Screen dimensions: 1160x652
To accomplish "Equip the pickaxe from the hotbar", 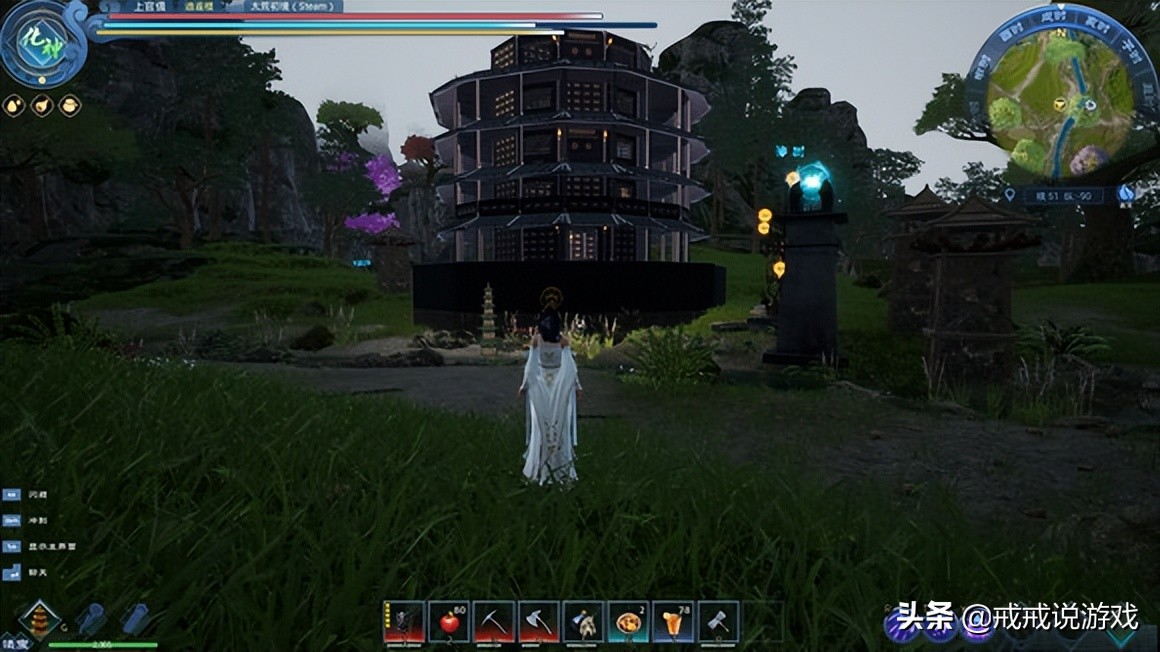I will [x=494, y=621].
